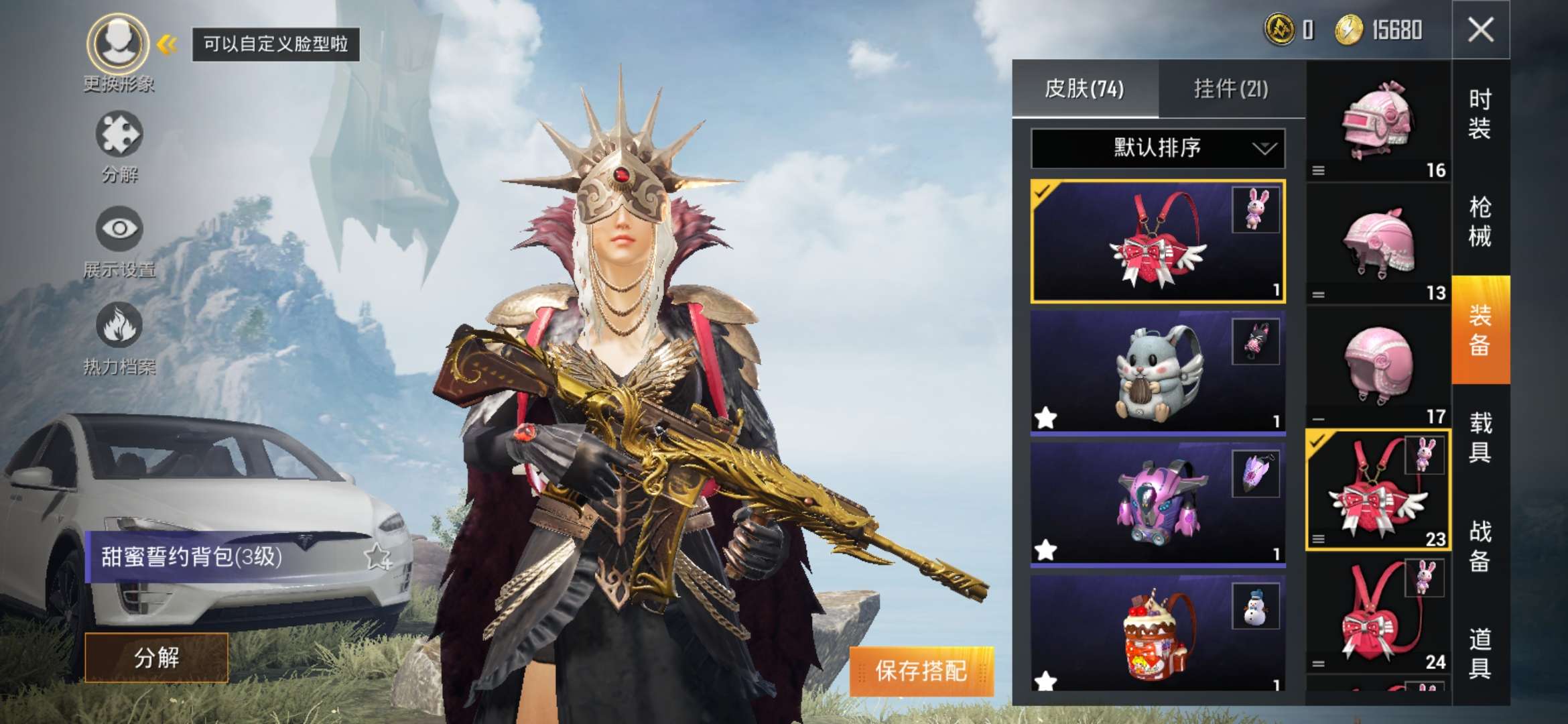Open the 更换形象 avatar icon
Viewport: 1568px width, 724px height.
(x=119, y=44)
